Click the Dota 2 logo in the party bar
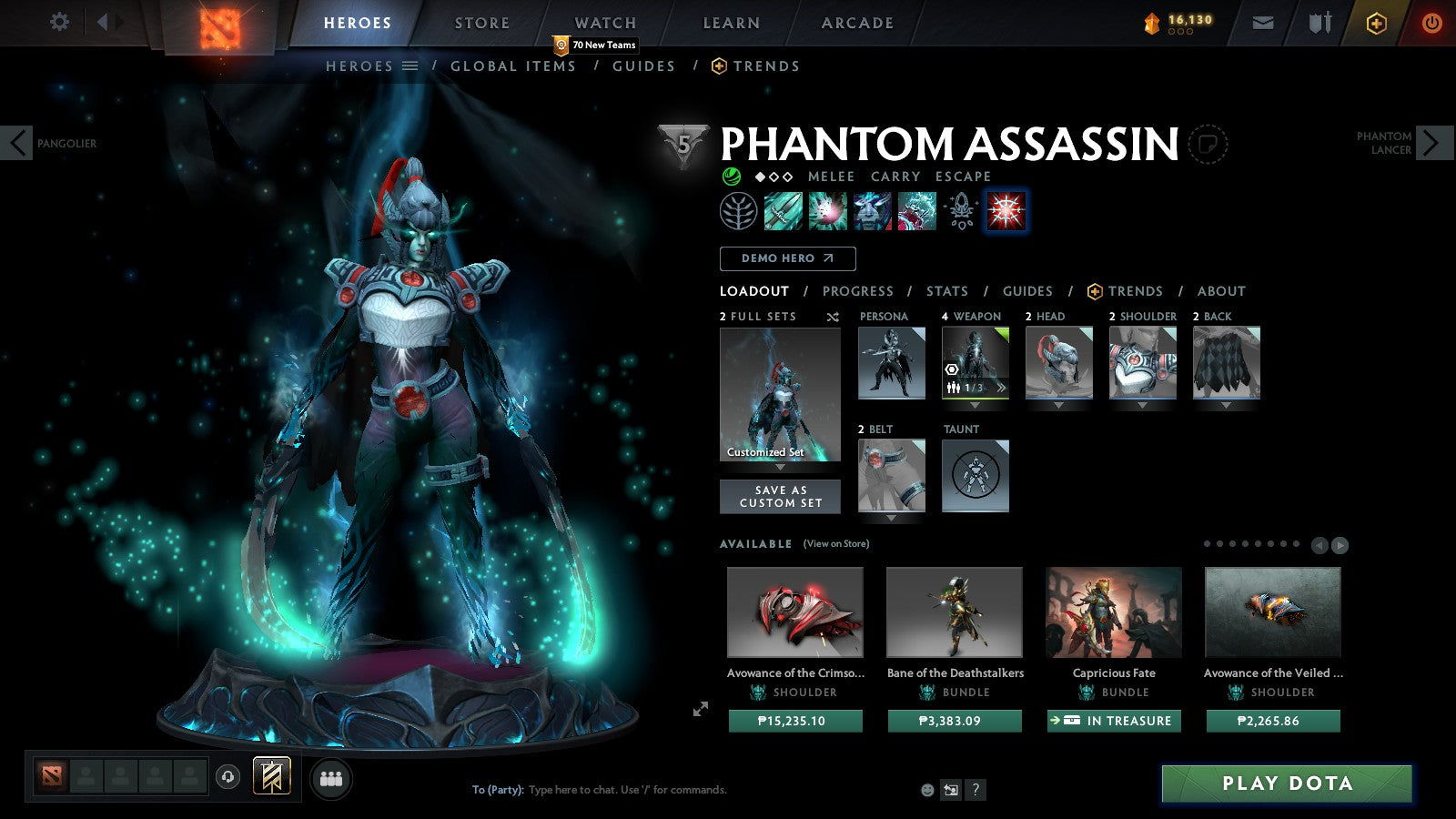The width and height of the screenshot is (1456, 819). click(52, 778)
